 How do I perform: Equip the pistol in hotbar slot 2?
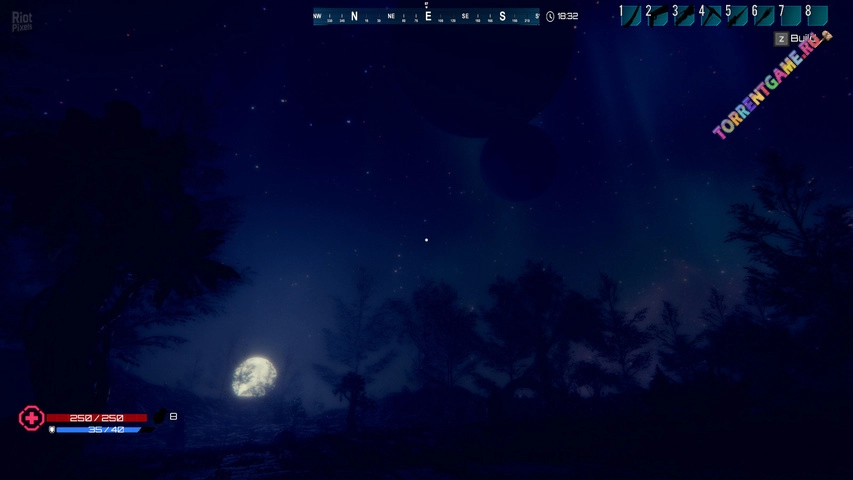pos(657,15)
